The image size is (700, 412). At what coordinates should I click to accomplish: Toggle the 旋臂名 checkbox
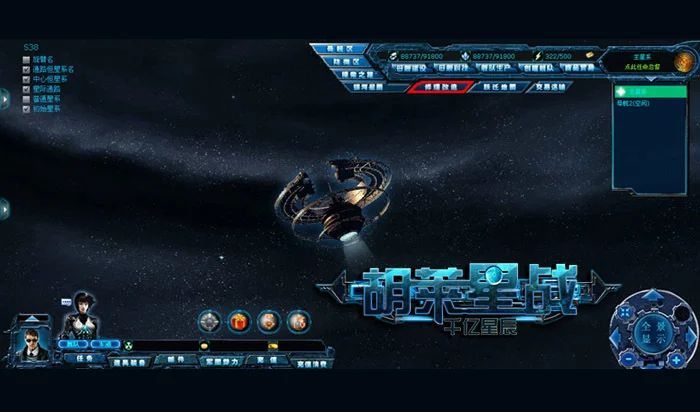[x=26, y=59]
